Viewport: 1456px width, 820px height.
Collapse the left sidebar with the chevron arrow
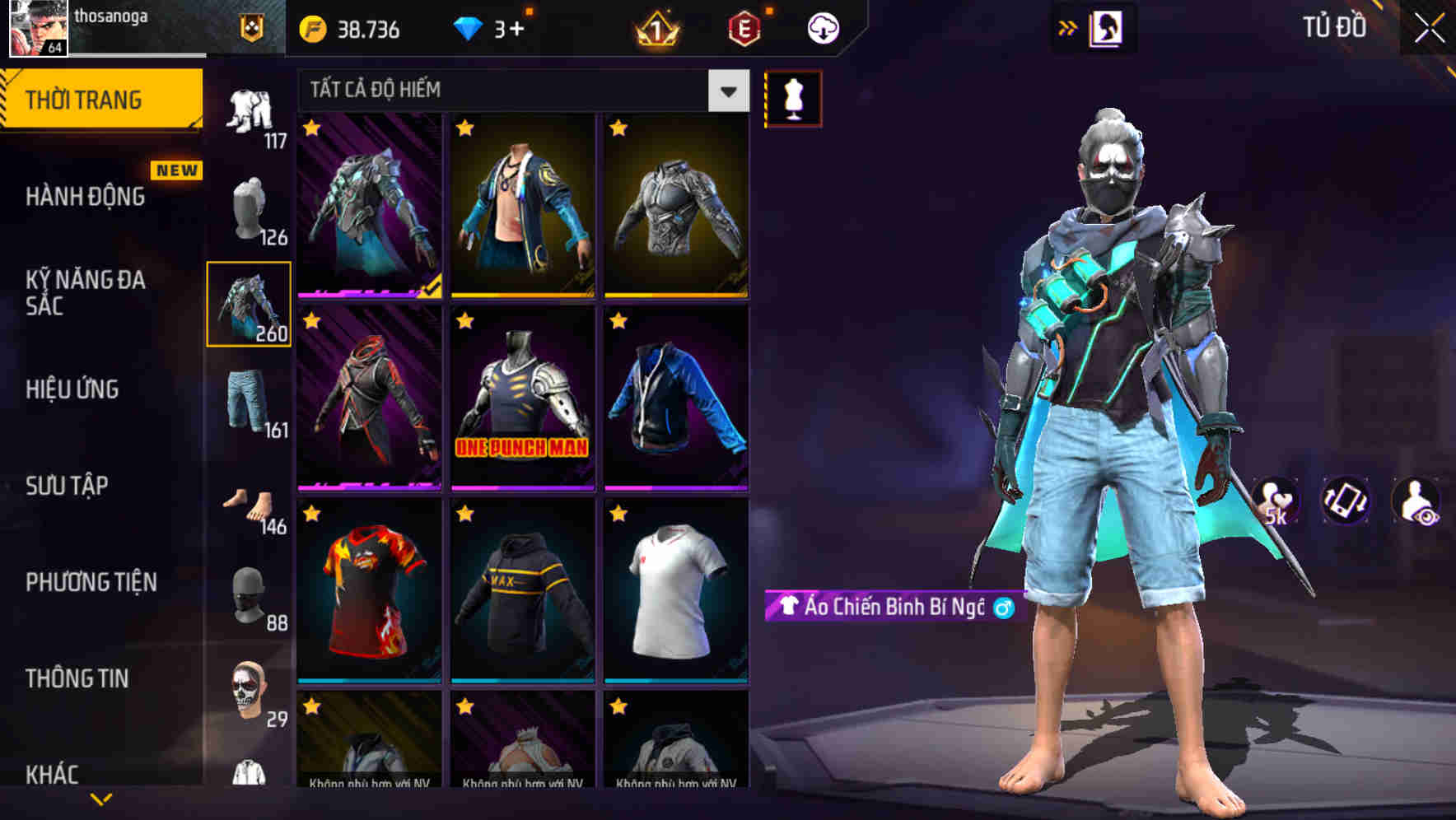(1067, 27)
